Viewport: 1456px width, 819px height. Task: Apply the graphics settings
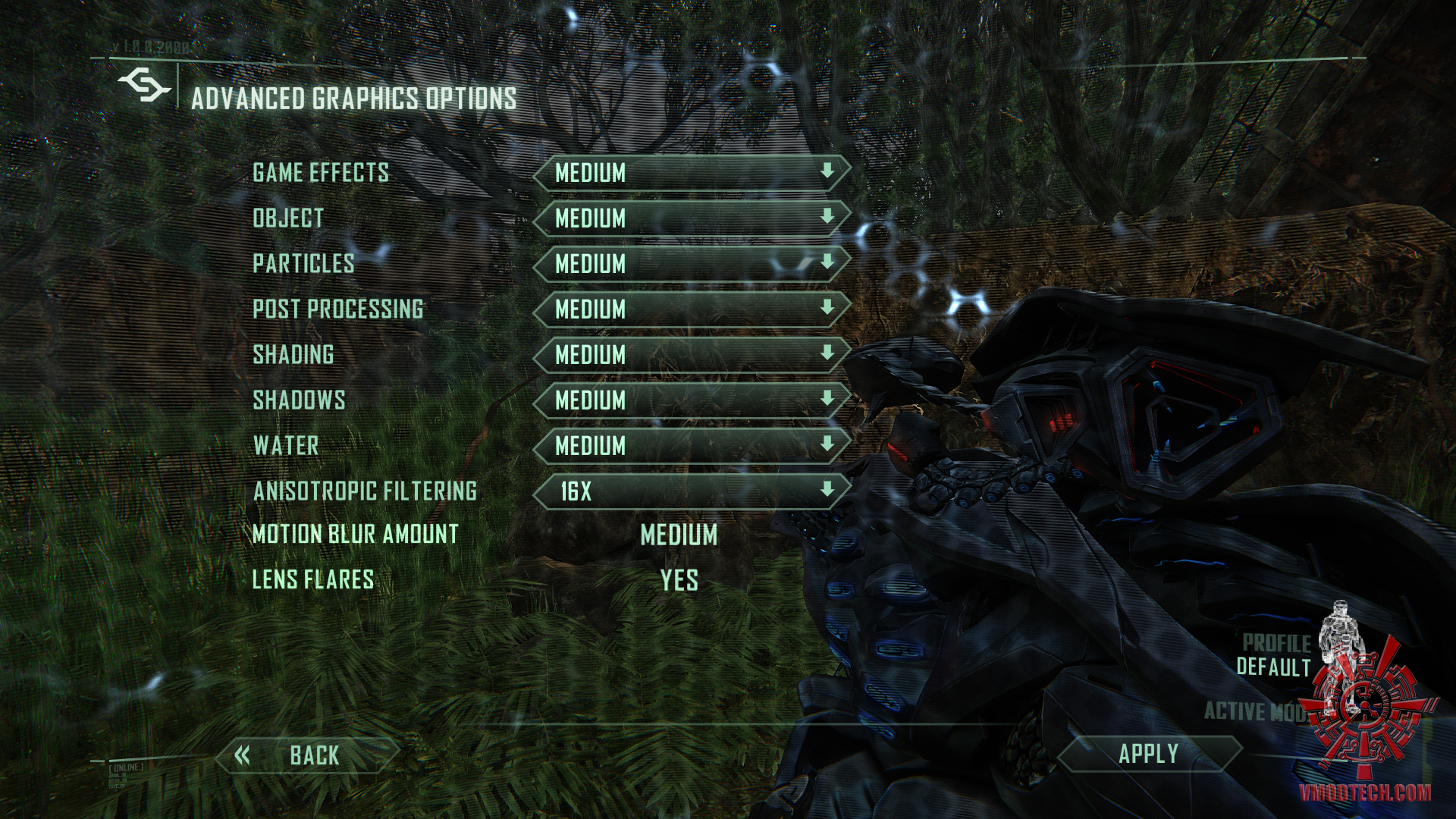click(1148, 754)
